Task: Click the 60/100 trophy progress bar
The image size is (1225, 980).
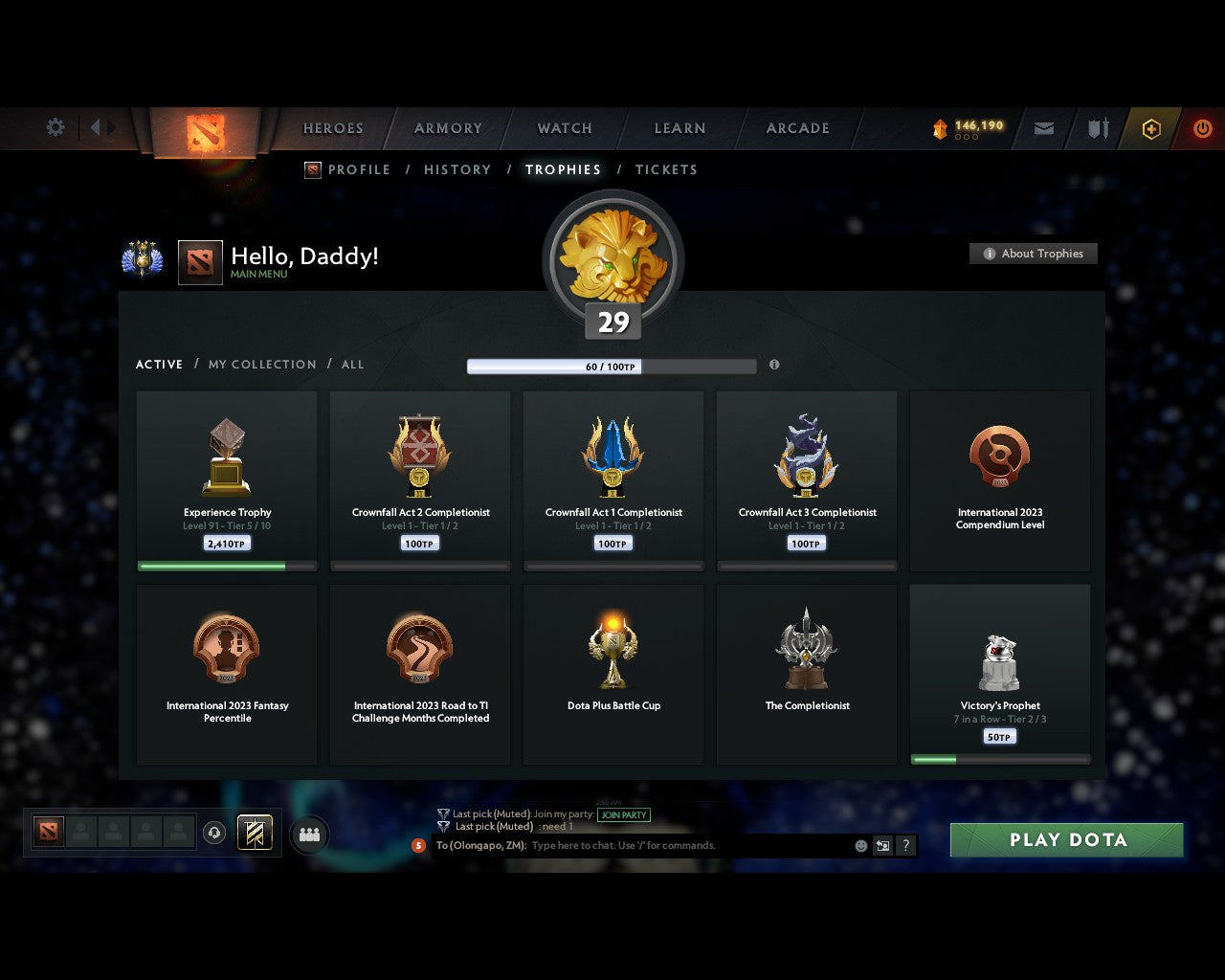Action: 611,366
